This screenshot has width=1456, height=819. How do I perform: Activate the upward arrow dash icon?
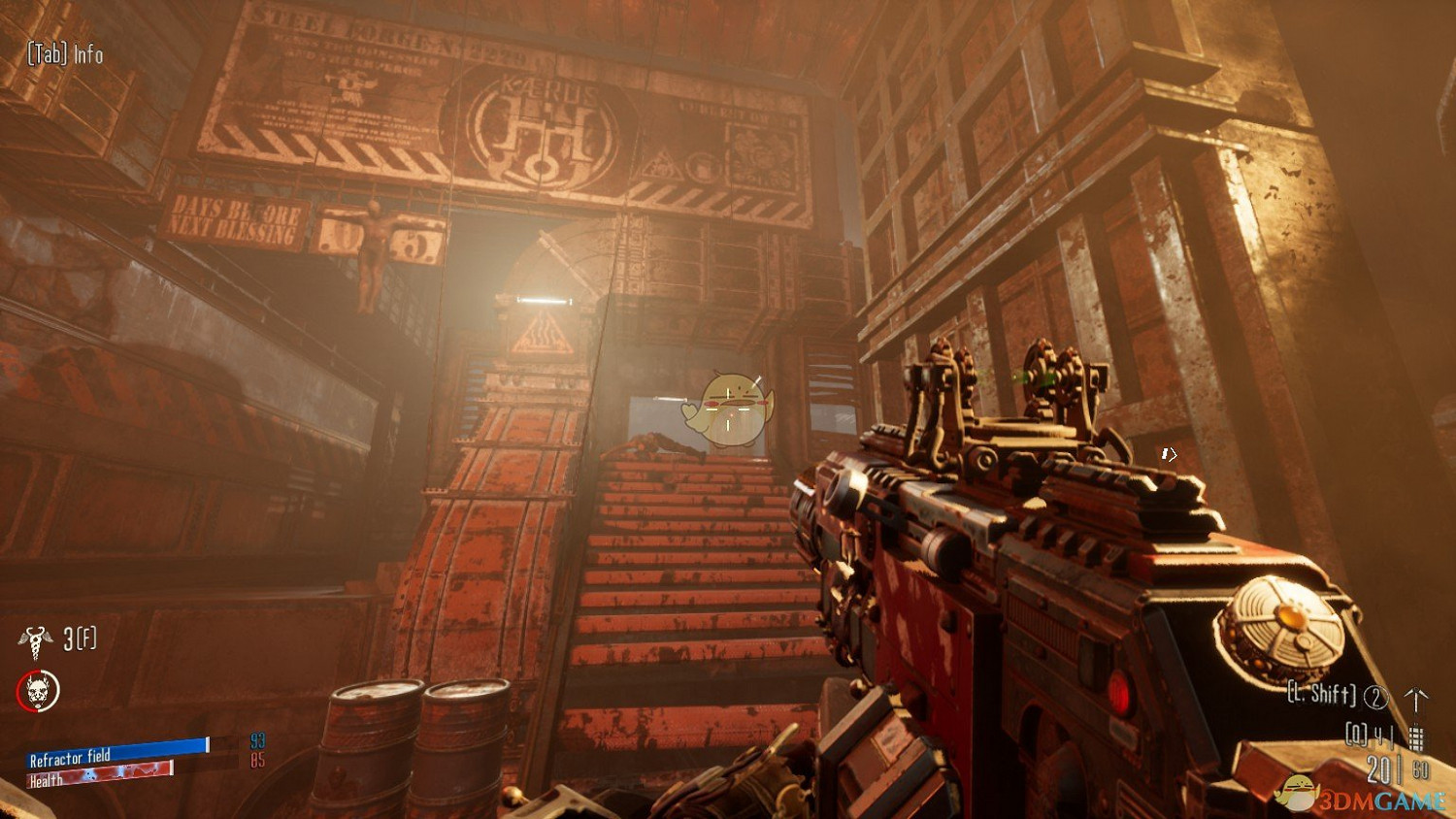click(1416, 698)
